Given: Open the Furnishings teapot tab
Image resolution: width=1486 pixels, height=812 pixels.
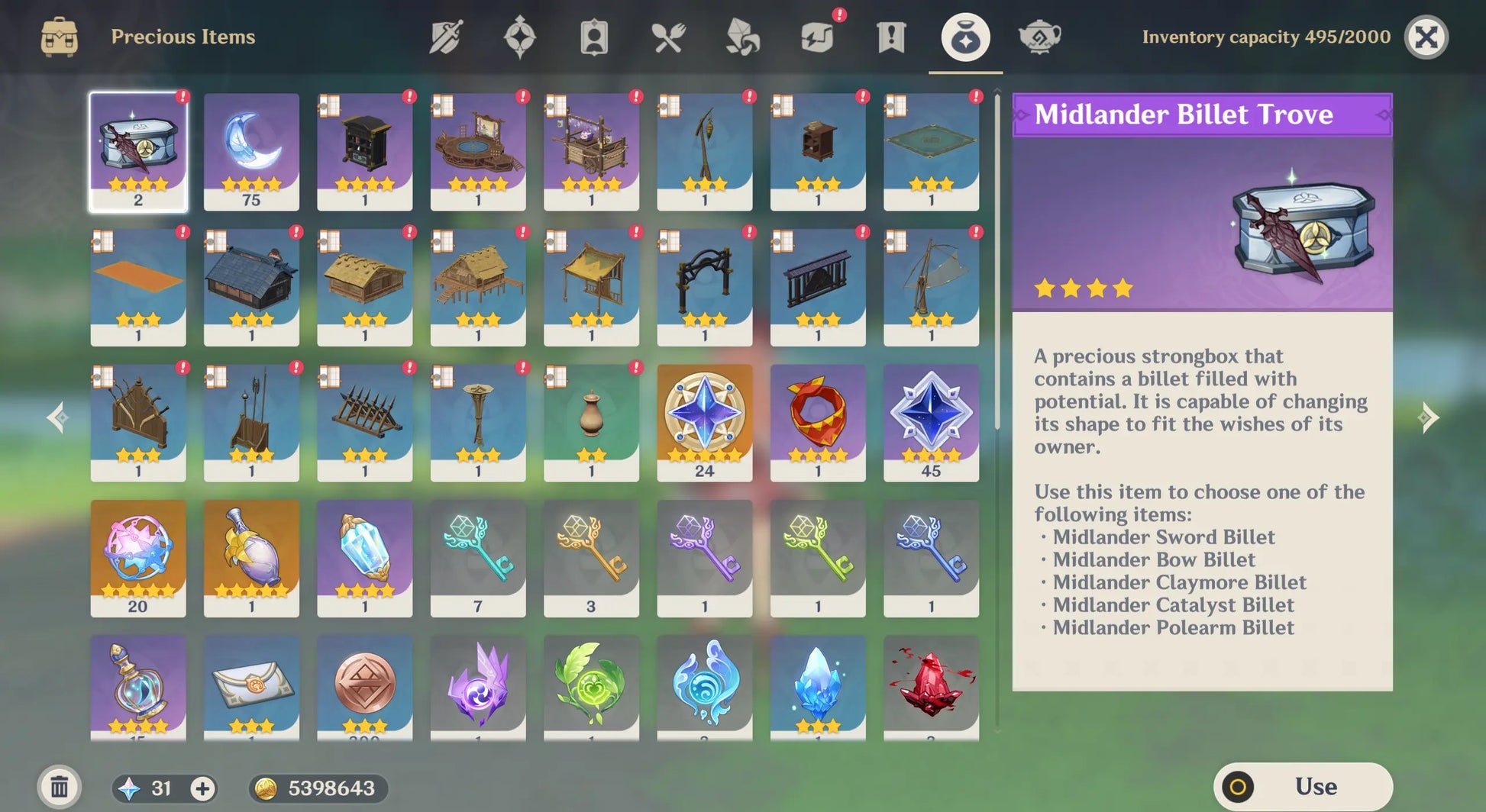Looking at the screenshot, I should tap(1039, 37).
